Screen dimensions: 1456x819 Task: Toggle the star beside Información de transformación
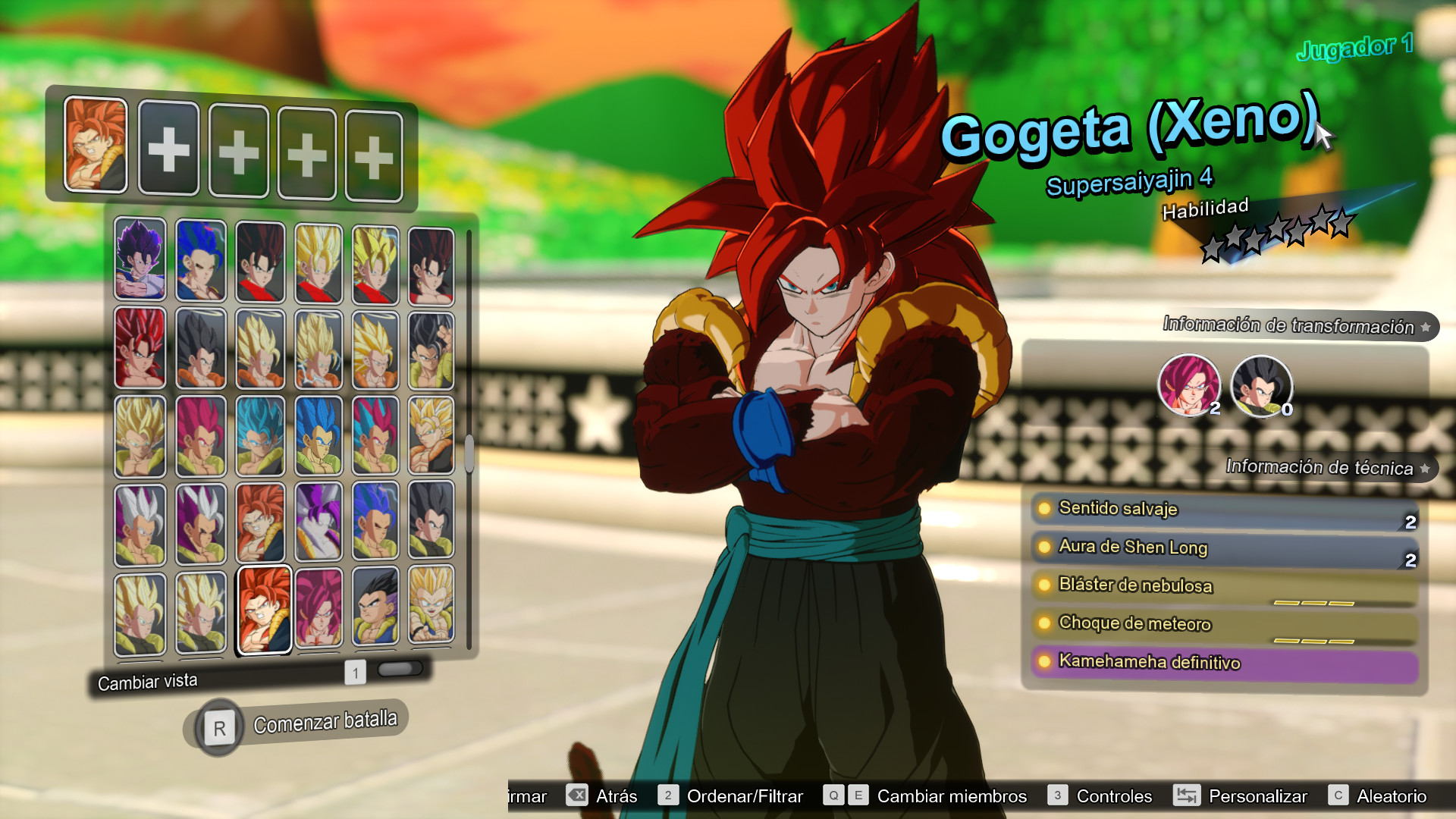click(1425, 328)
